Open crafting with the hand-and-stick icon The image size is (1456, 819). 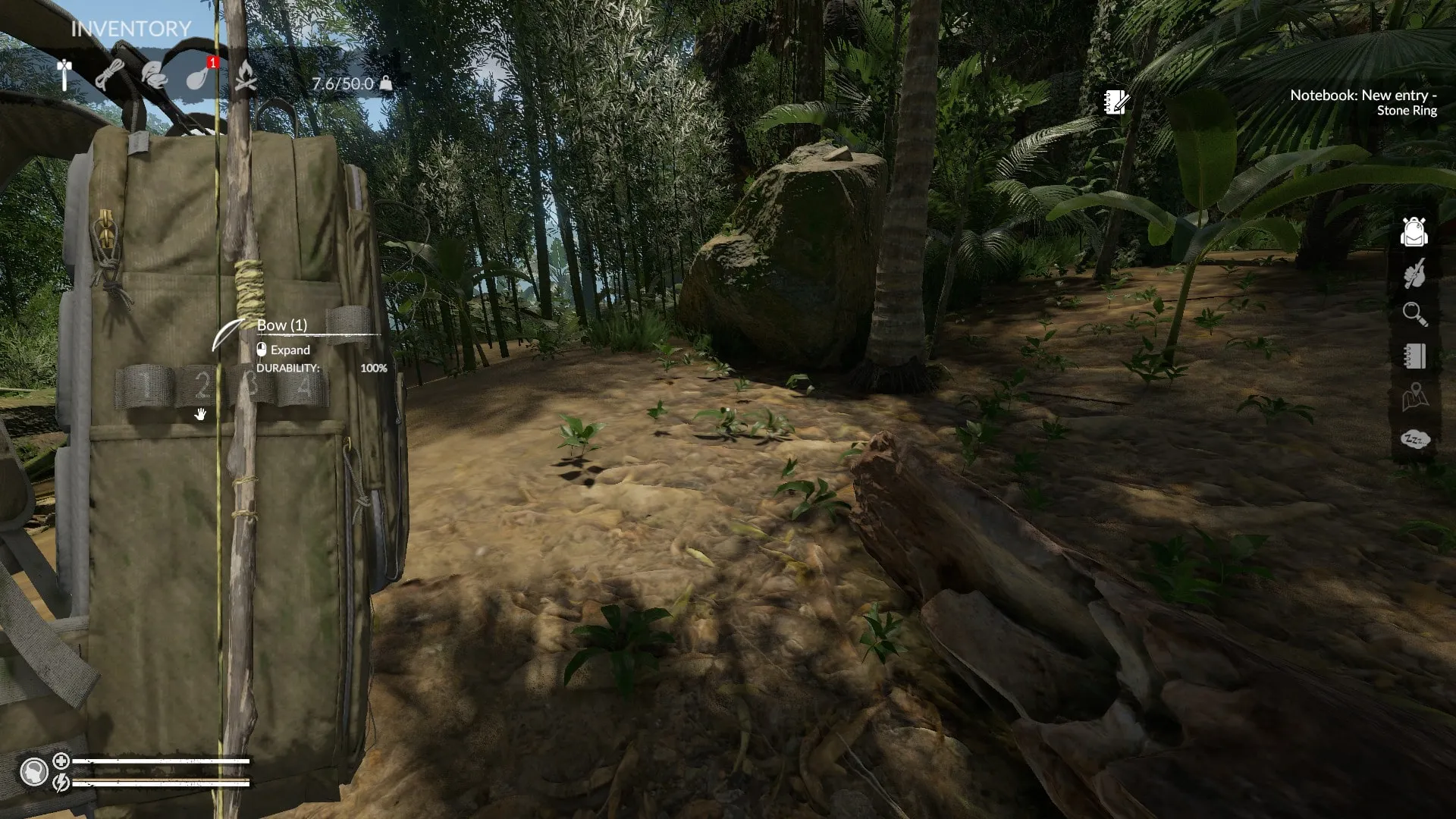[x=1414, y=273]
